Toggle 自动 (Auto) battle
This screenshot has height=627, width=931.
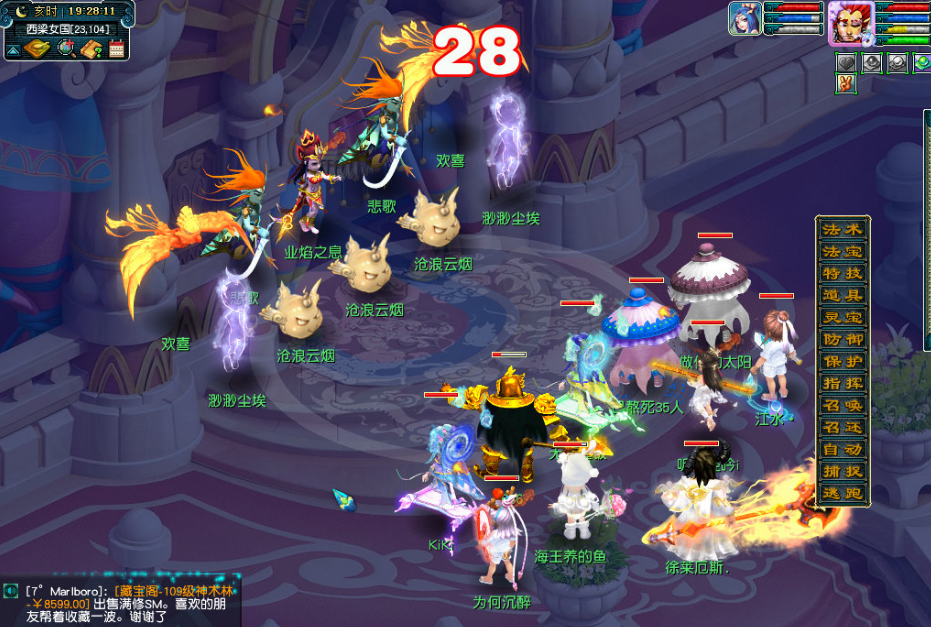(842, 449)
